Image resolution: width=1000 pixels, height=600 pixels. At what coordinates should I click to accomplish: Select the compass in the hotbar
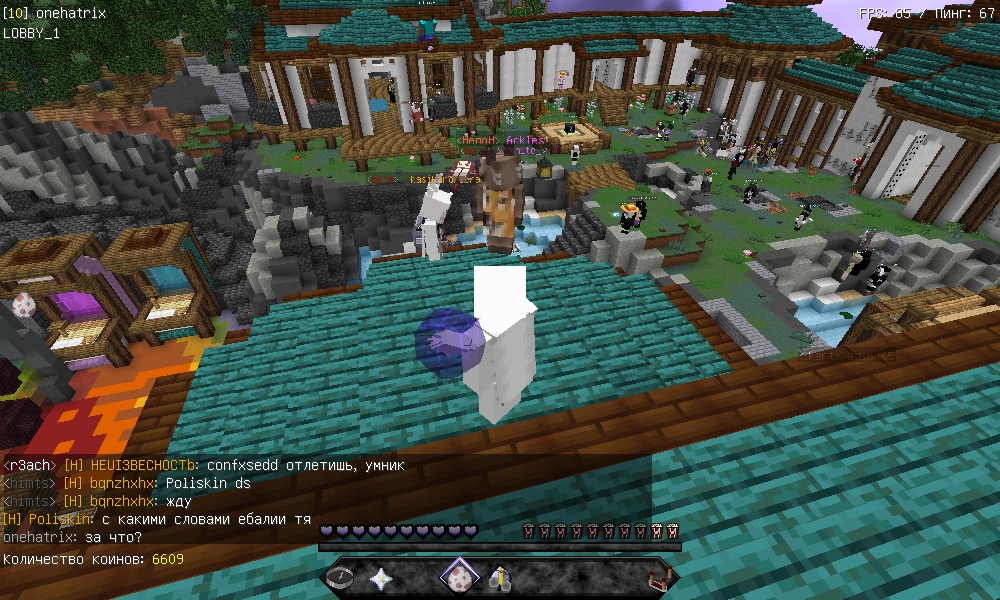[x=341, y=577]
